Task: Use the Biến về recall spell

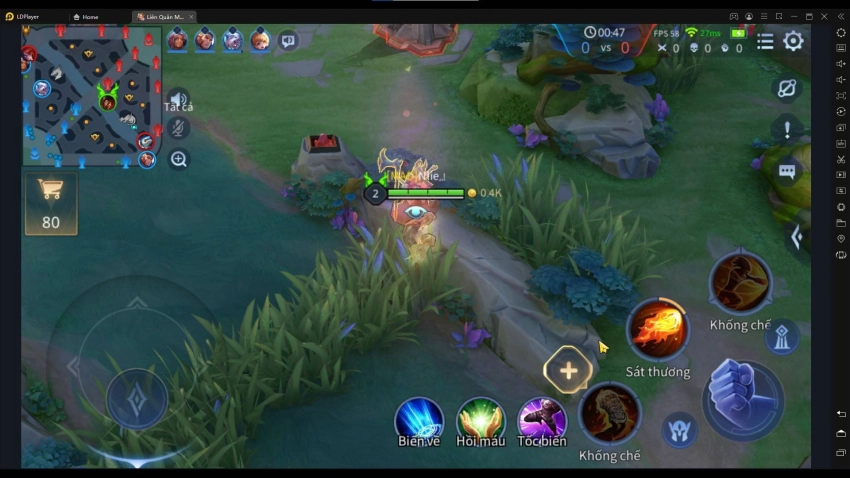Action: [419, 419]
